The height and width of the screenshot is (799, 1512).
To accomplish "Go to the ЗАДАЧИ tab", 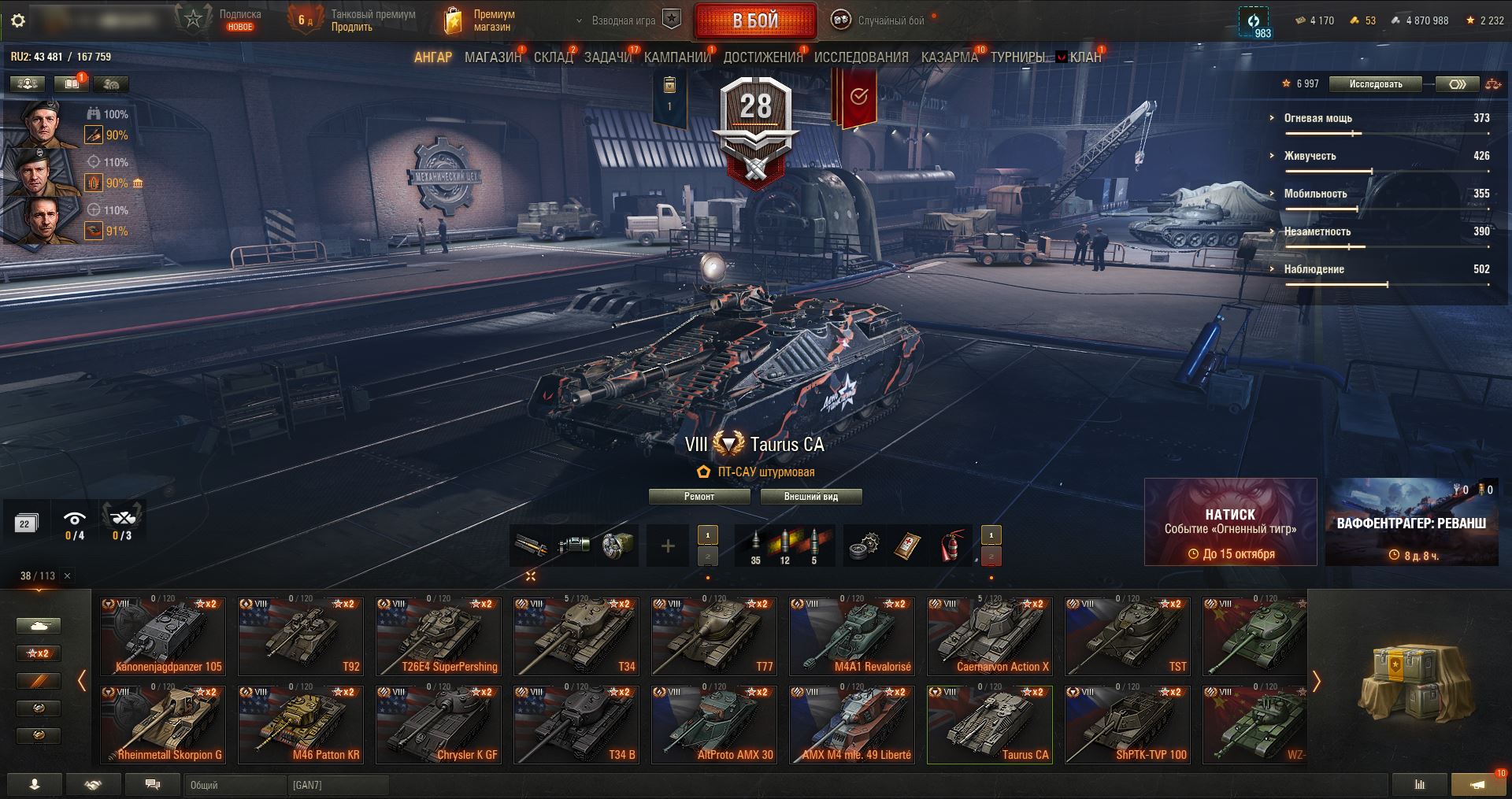I will tap(608, 57).
